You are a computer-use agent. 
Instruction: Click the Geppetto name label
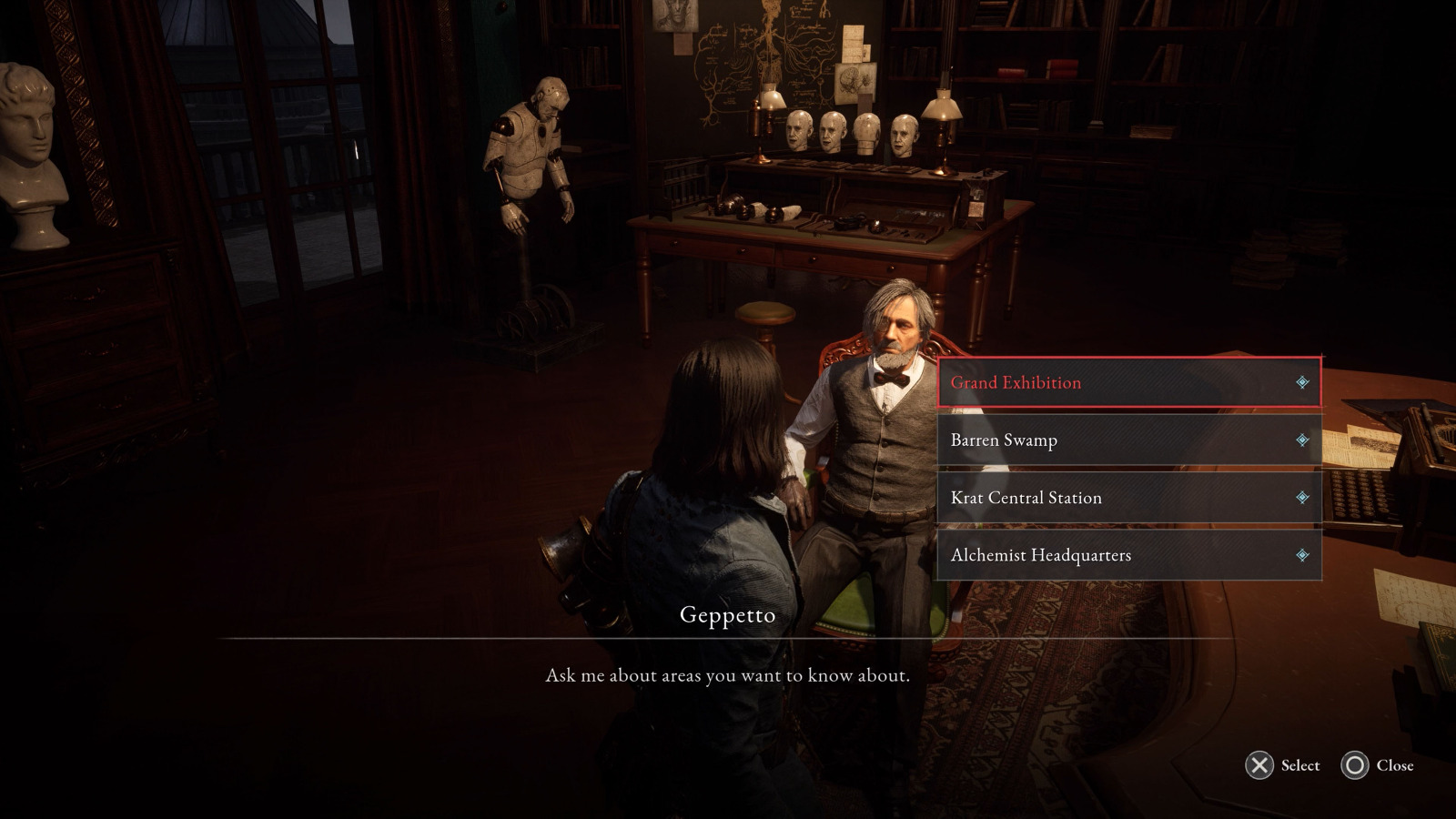click(x=726, y=615)
